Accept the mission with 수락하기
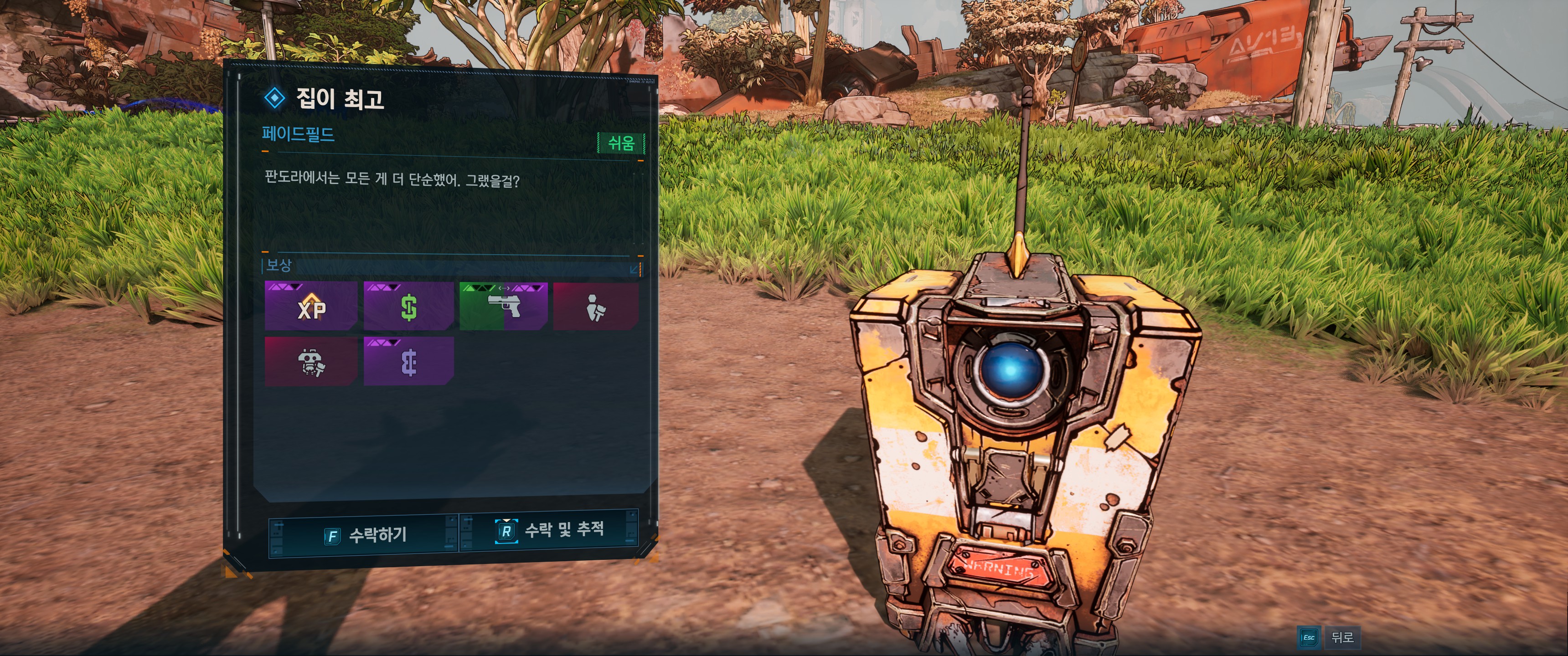Image resolution: width=1568 pixels, height=656 pixels. [363, 535]
